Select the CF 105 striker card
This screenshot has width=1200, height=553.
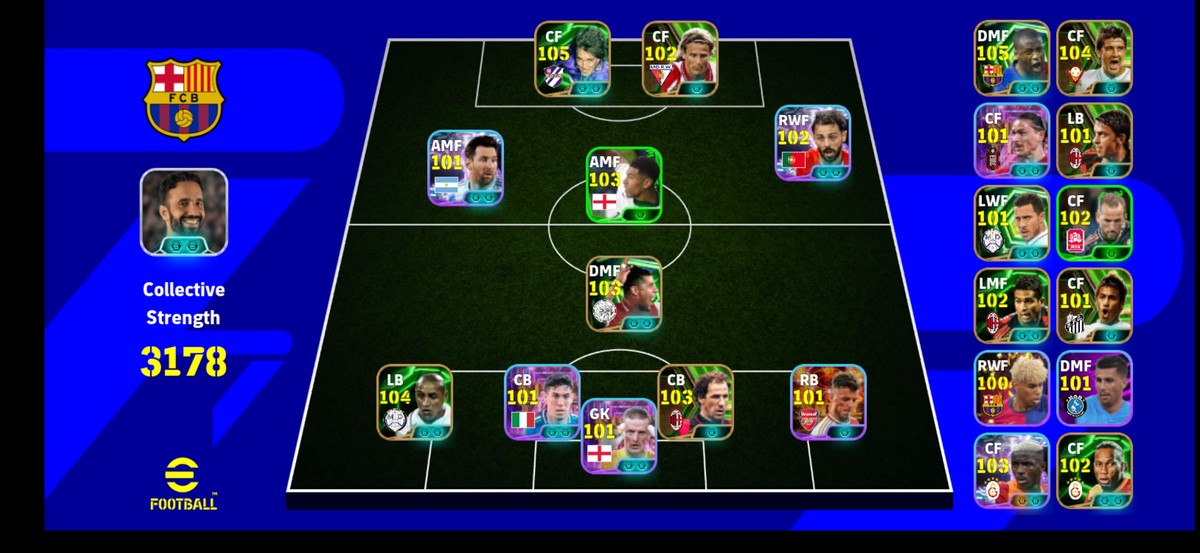click(571, 58)
